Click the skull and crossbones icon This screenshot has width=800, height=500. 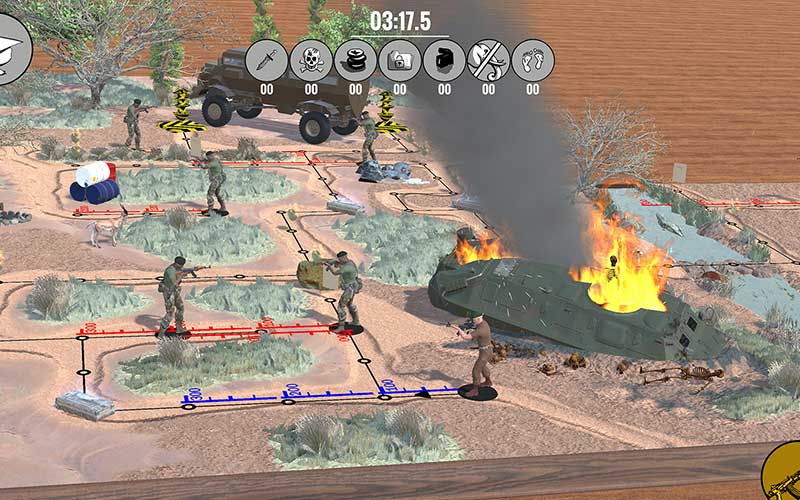click(x=311, y=60)
